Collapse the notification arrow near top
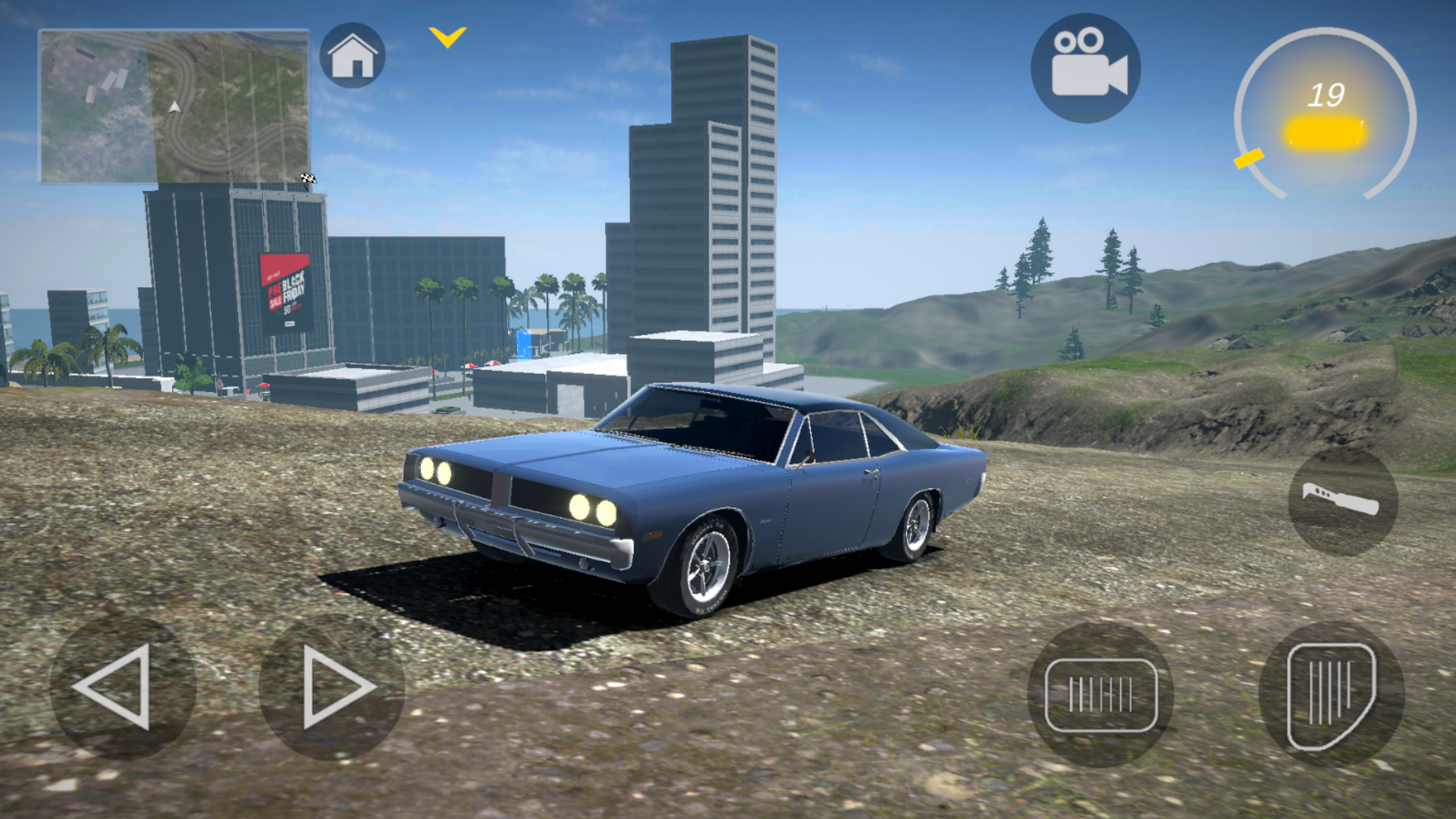1456x819 pixels. [x=446, y=38]
